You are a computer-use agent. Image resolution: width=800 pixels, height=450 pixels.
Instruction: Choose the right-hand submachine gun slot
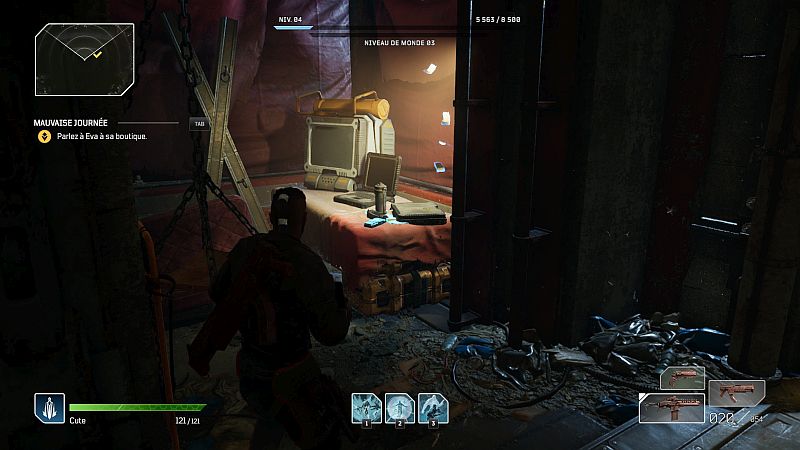[736, 392]
